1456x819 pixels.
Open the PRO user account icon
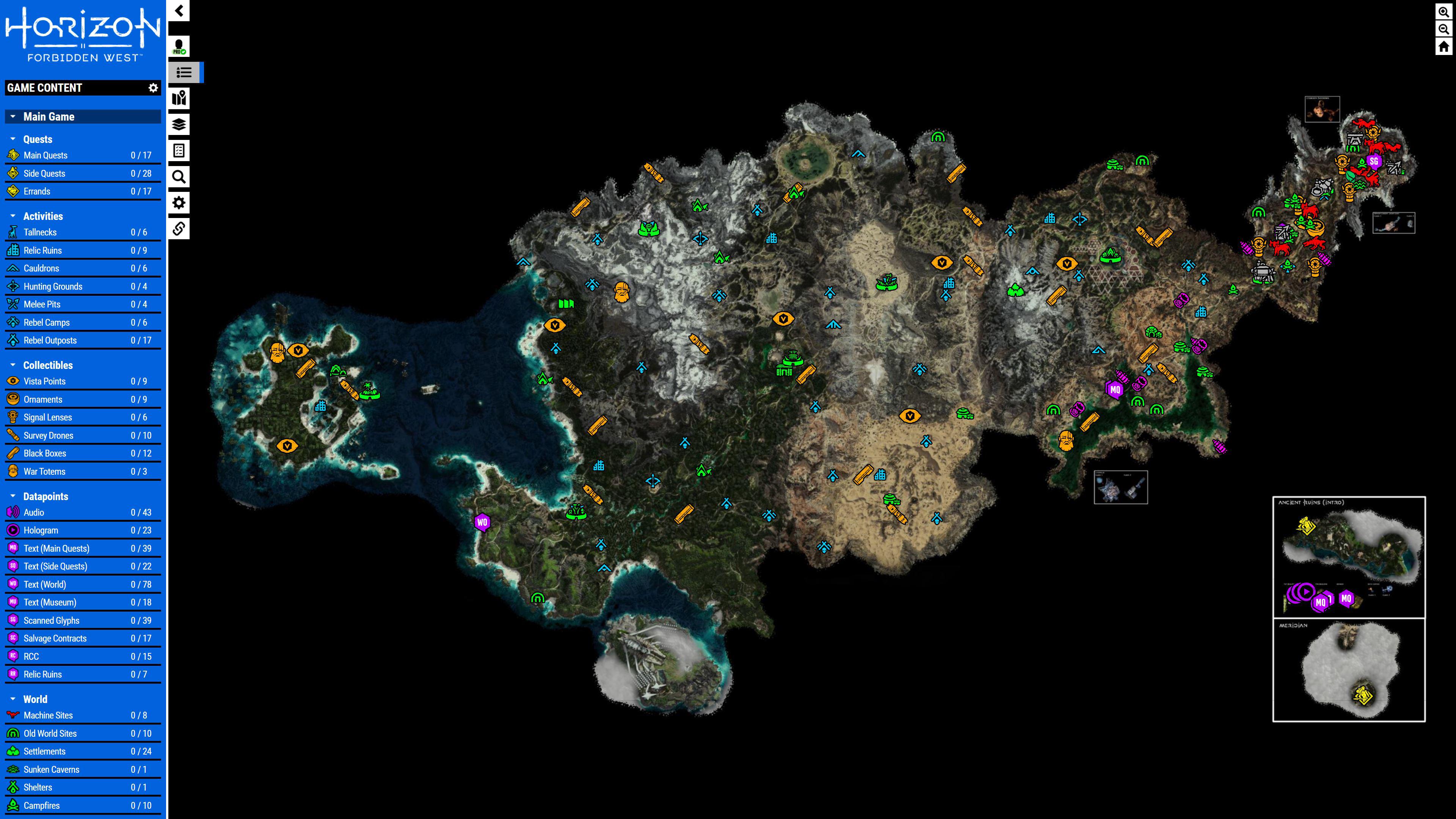(179, 45)
